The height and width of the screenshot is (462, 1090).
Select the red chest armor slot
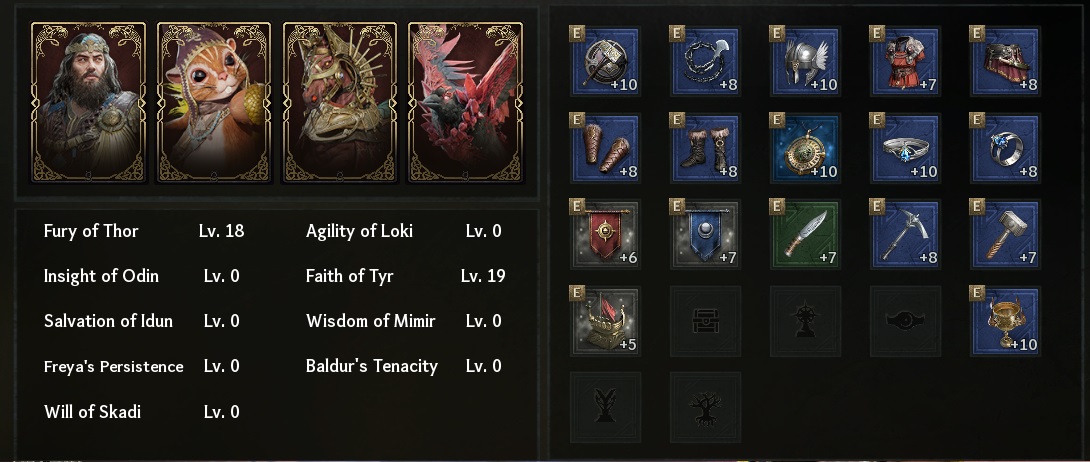coord(905,61)
